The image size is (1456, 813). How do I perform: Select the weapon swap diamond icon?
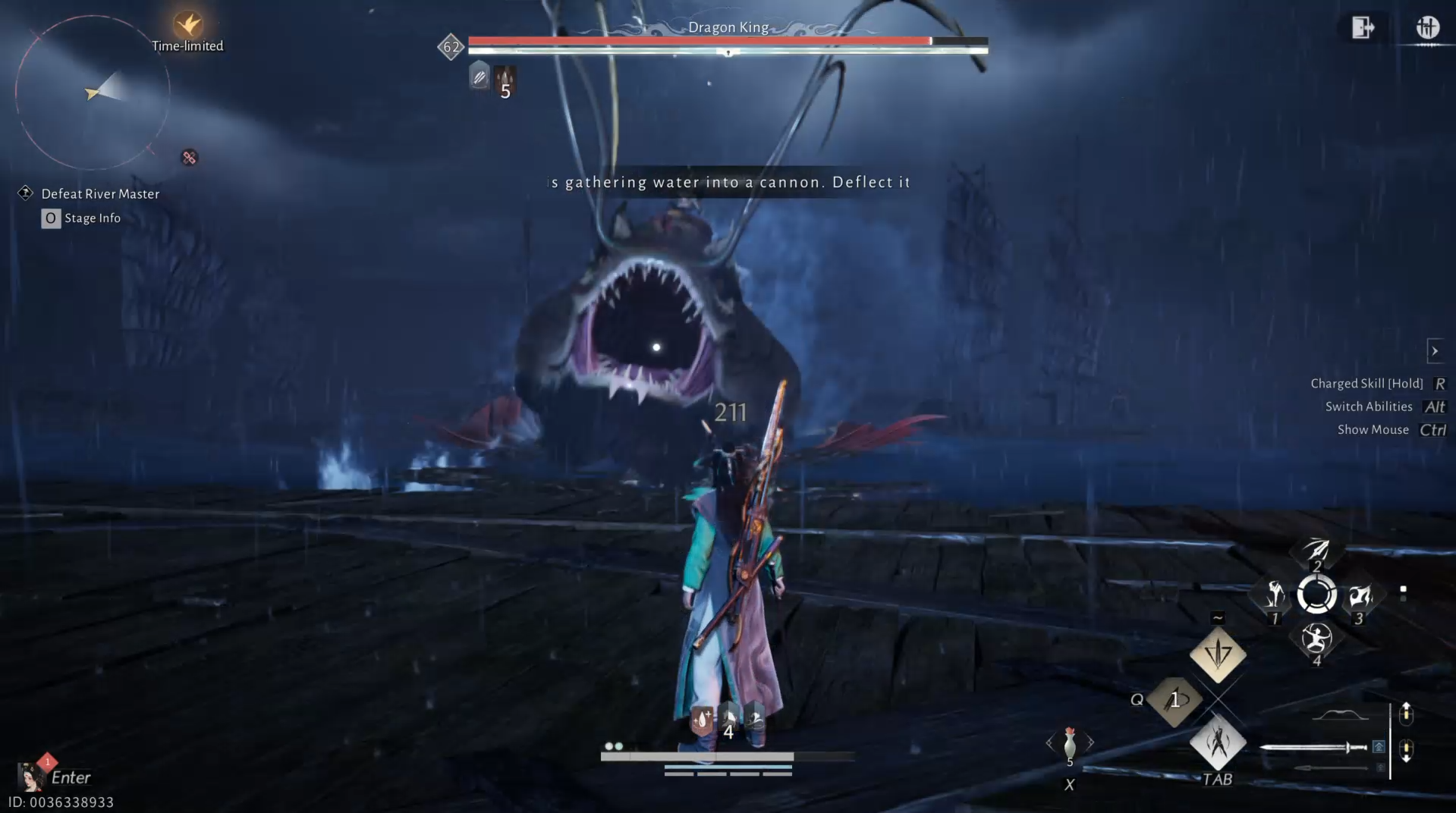click(x=1218, y=742)
